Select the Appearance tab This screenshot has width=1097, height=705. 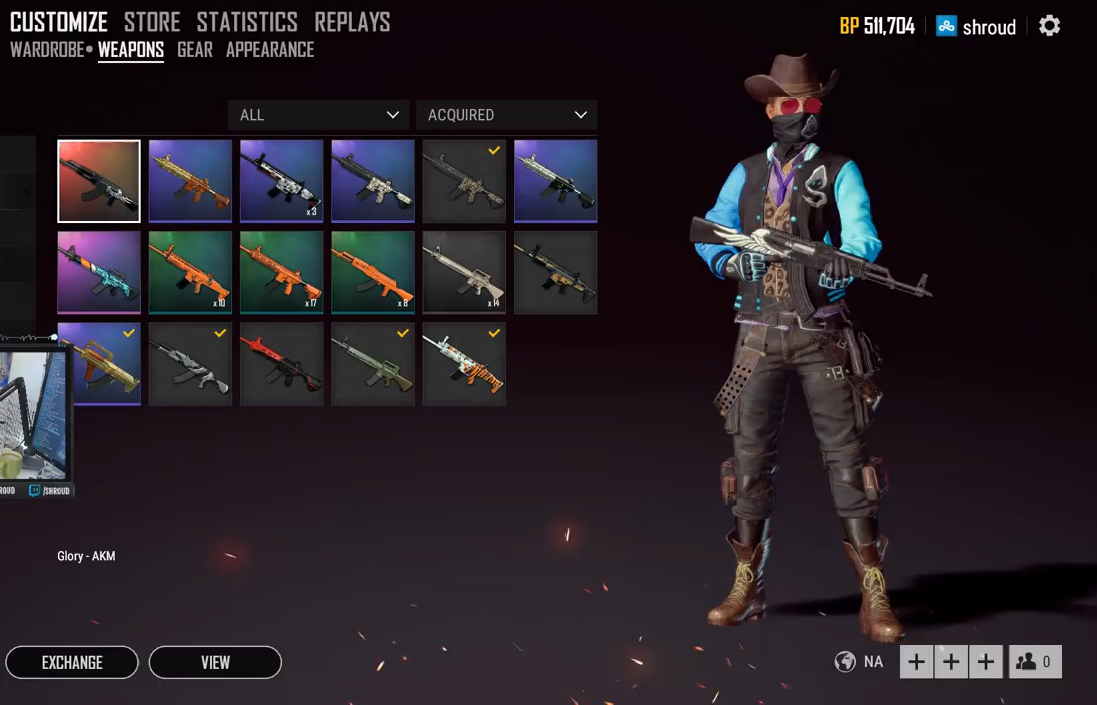[270, 50]
